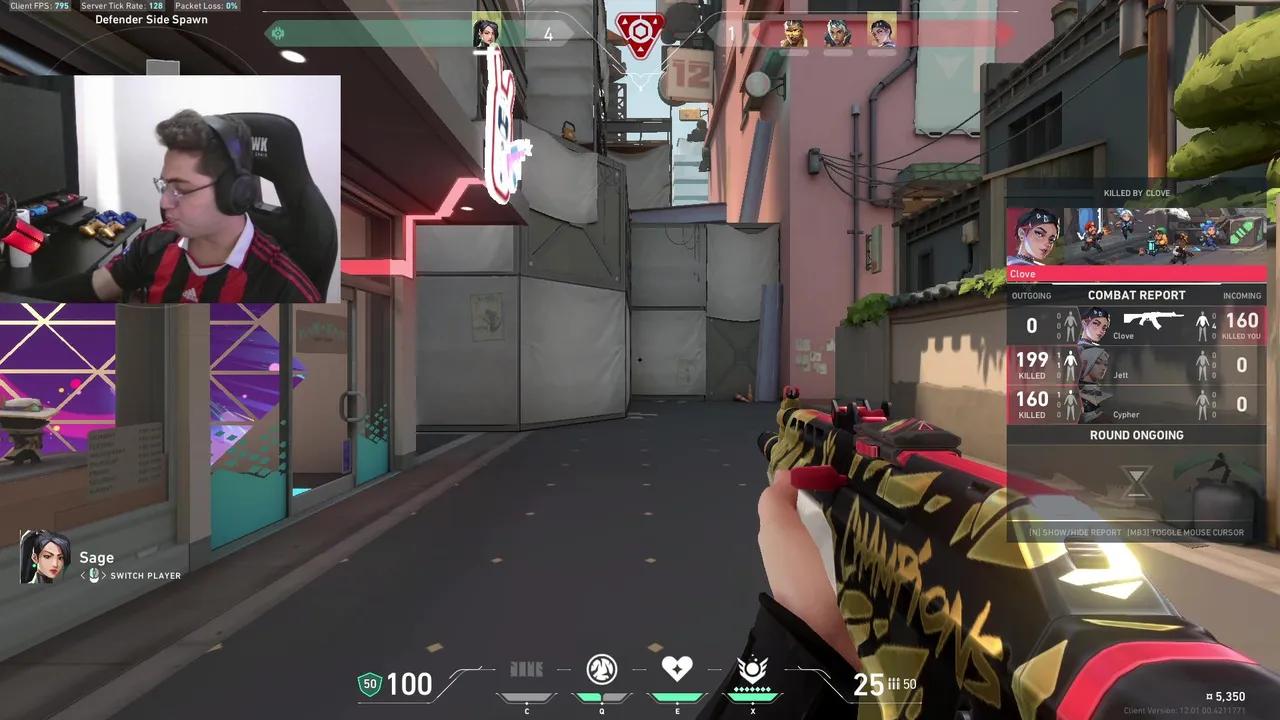Expand the Jett row in the combat report
The height and width of the screenshot is (720, 1280).
[1137, 364]
